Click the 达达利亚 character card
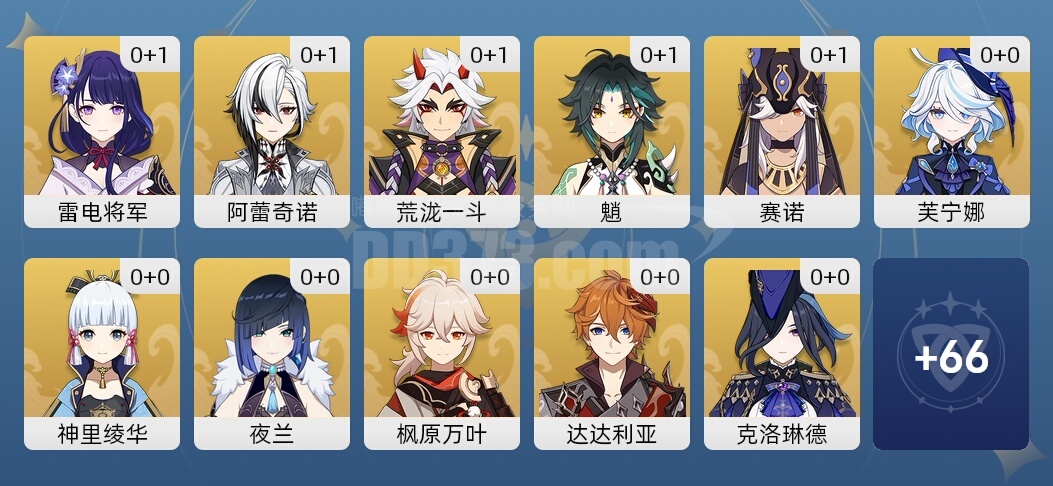 pos(612,354)
